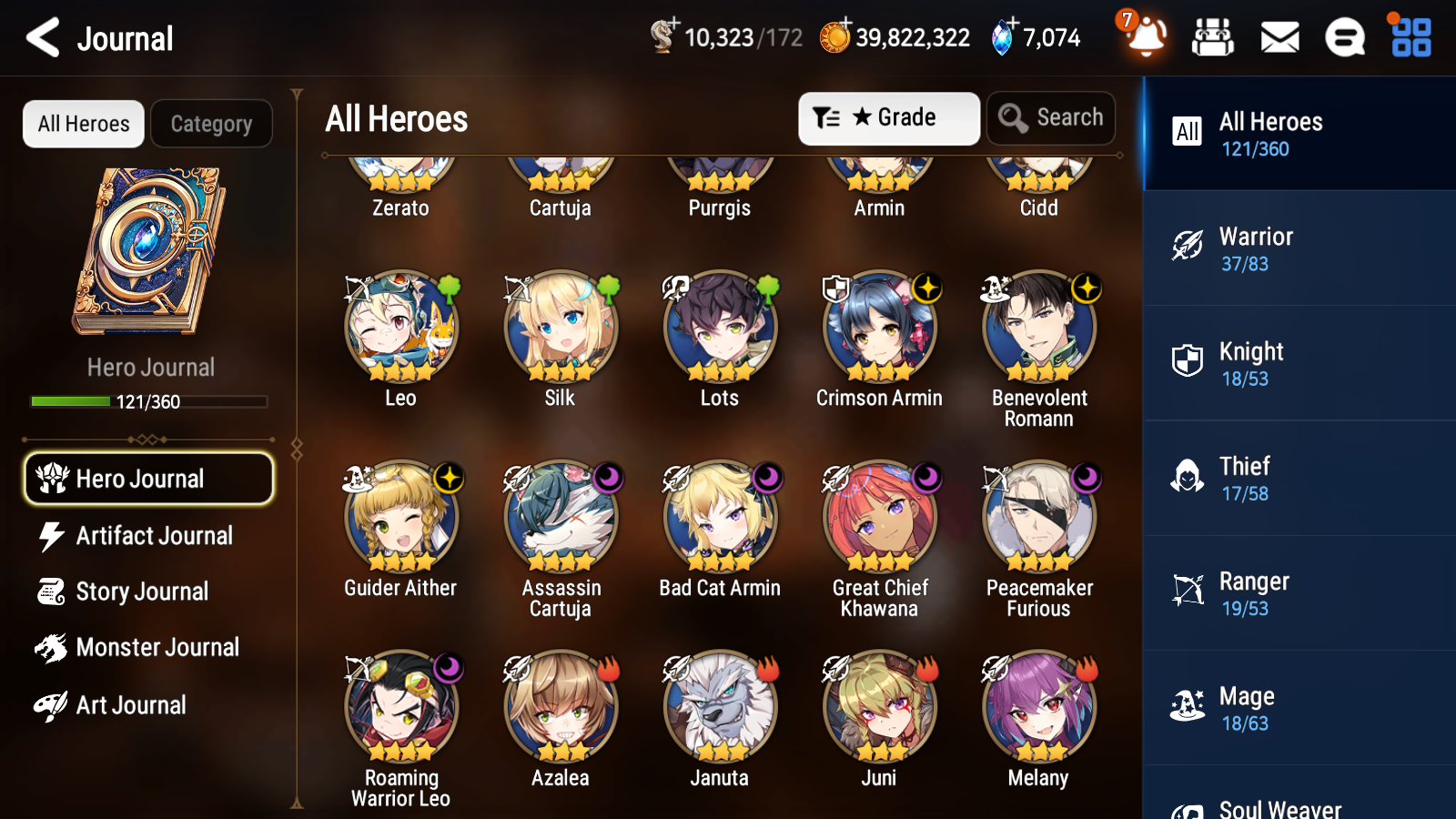The height and width of the screenshot is (819, 1456).
Task: Open the chat bubble icon
Action: (x=1344, y=38)
